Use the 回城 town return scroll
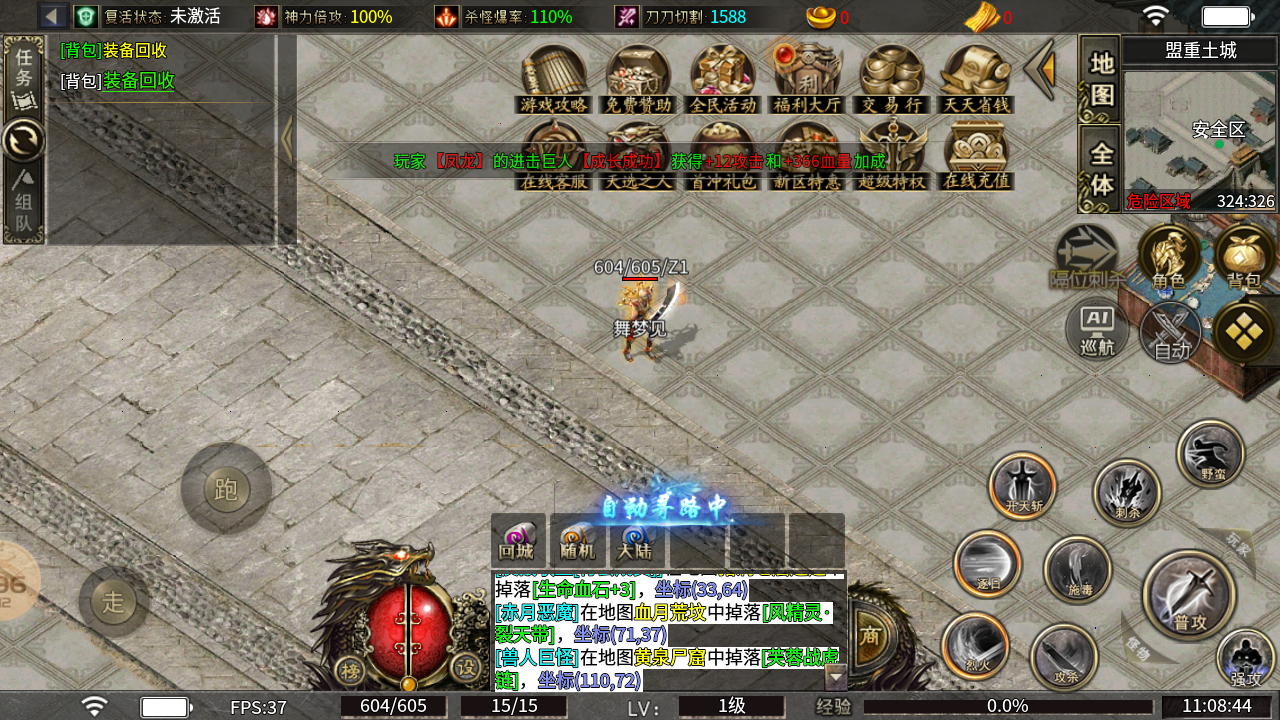 pyautogui.click(x=518, y=540)
